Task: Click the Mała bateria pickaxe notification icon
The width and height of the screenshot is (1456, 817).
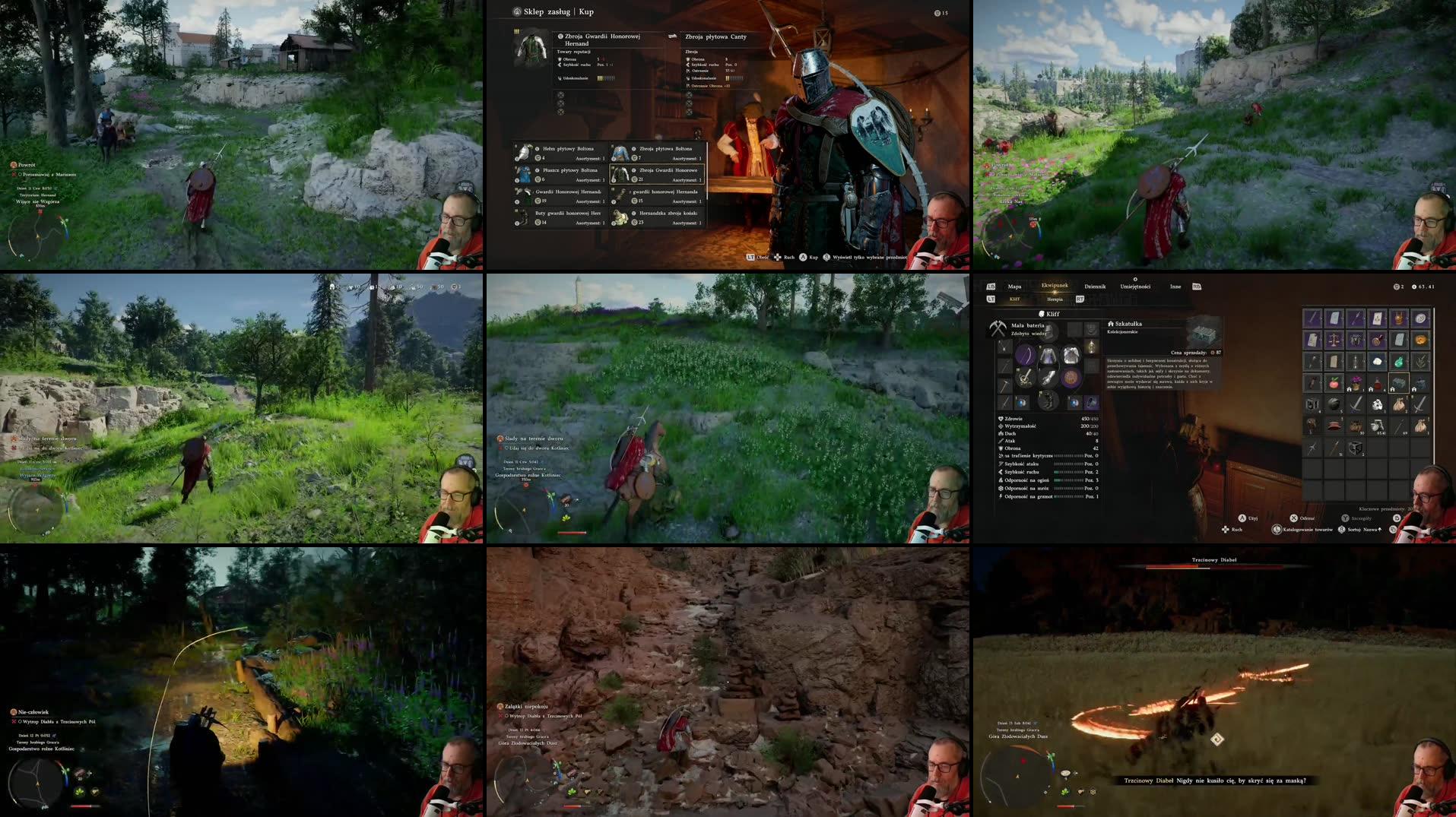Action: (998, 329)
